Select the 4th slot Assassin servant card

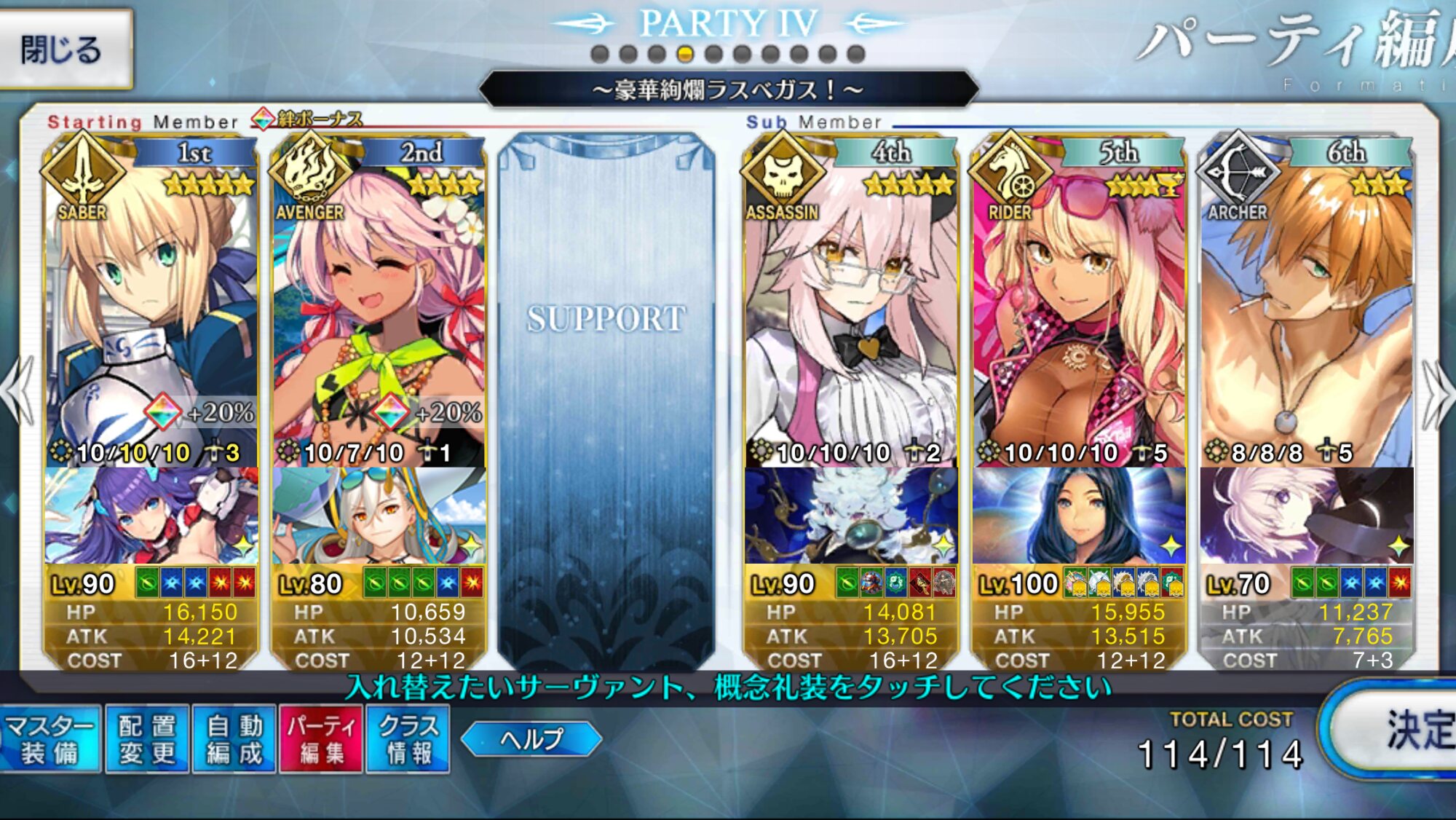point(850,306)
